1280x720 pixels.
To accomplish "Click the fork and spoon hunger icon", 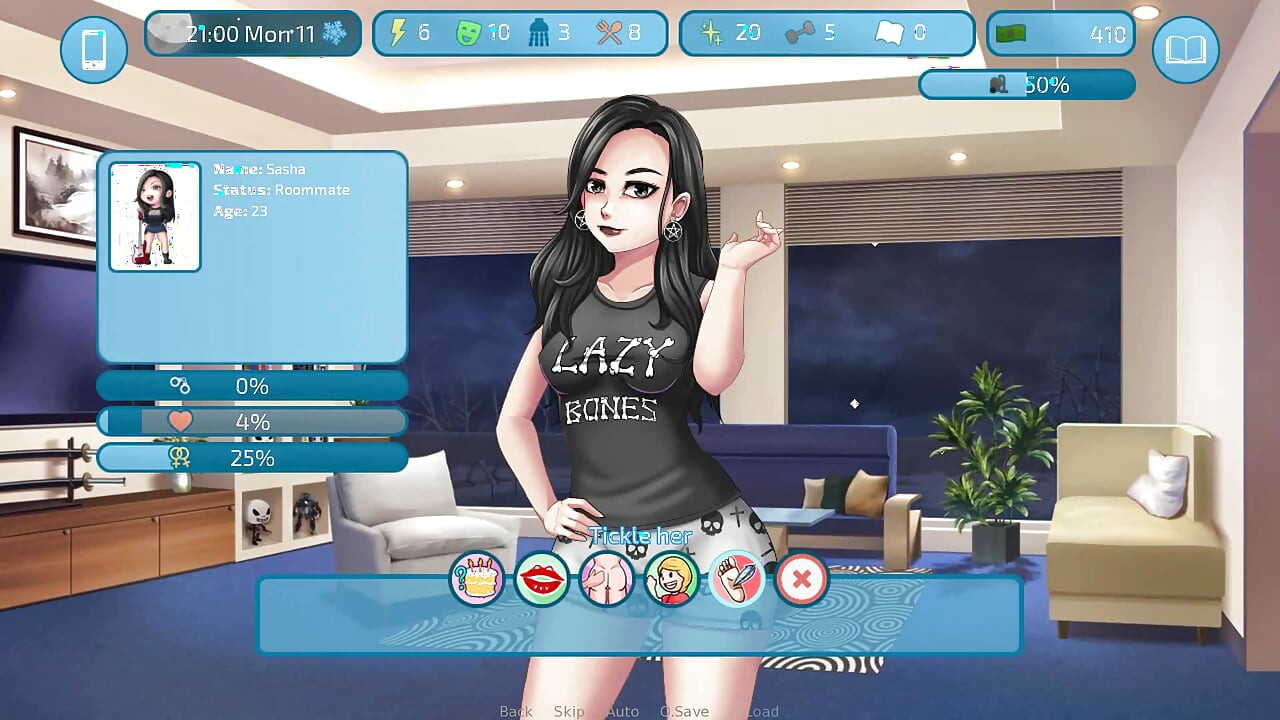I will 610,32.
